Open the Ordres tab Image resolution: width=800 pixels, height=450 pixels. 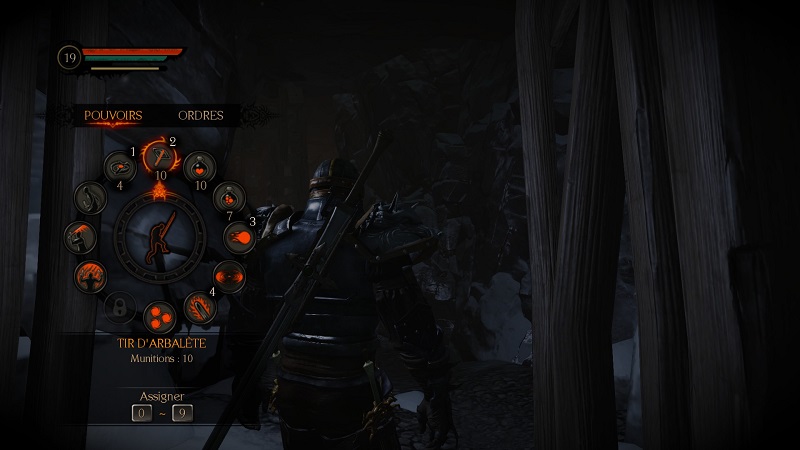tap(201, 115)
